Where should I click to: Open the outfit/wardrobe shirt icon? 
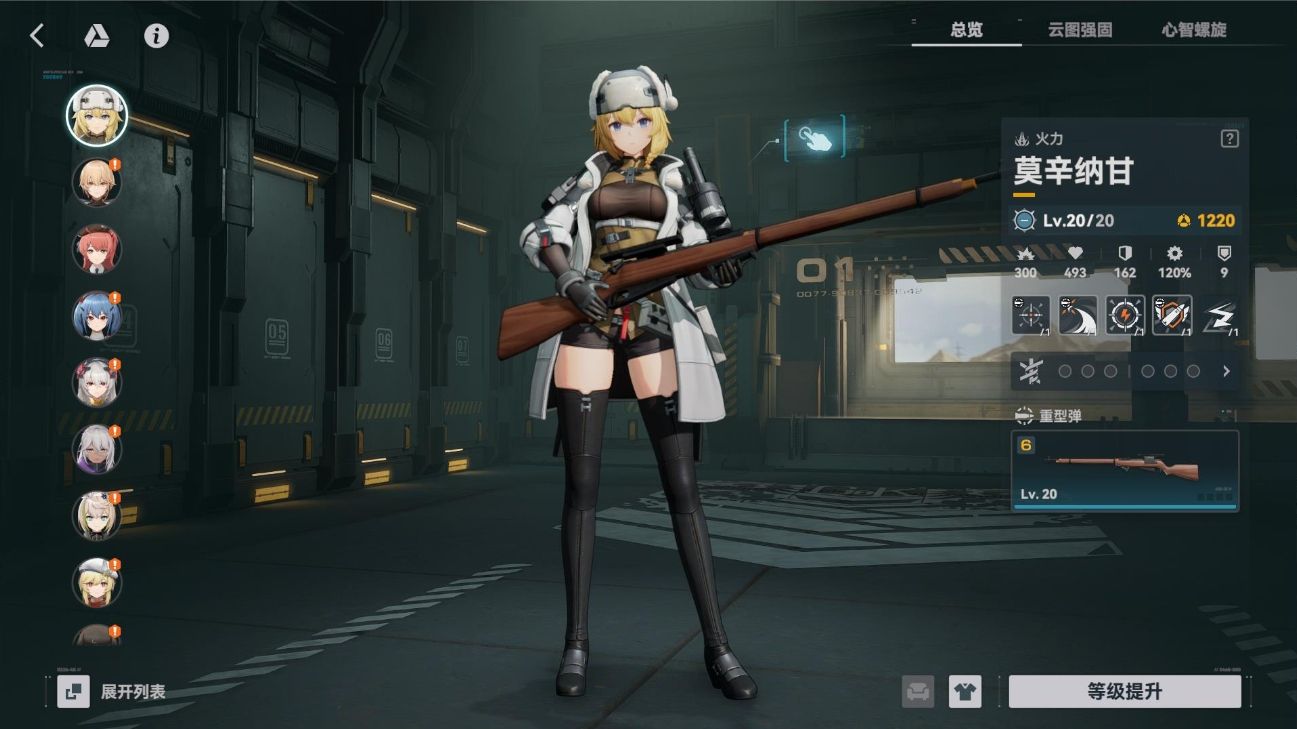(x=963, y=690)
